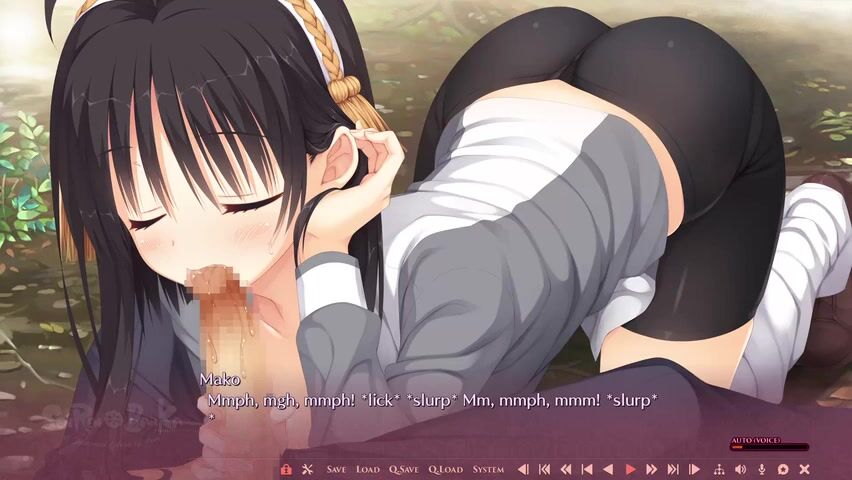Click Q.Load to quick load
This screenshot has width=852, height=480.
[x=445, y=469]
